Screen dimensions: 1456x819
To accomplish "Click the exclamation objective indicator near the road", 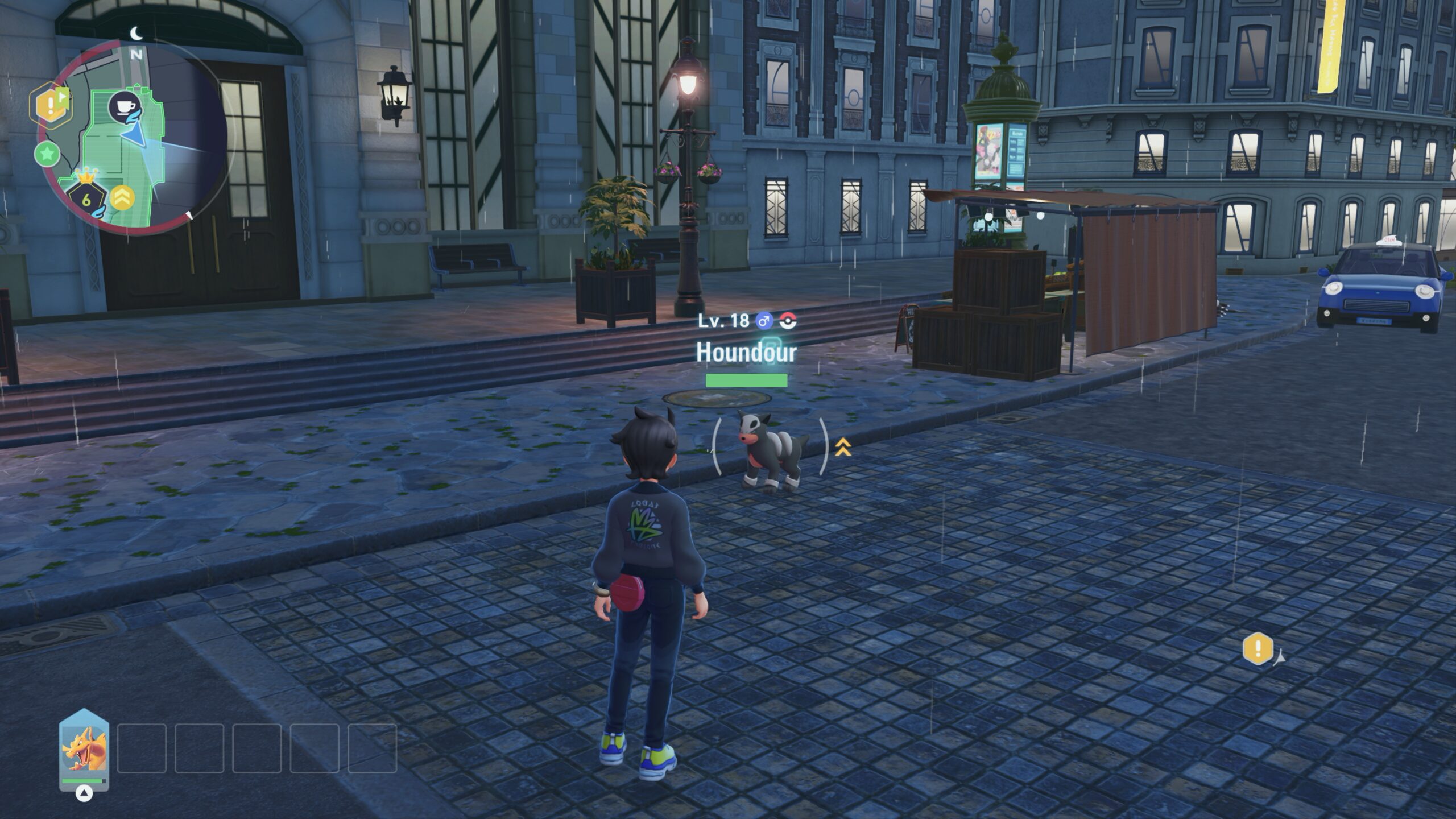I will click(x=1258, y=648).
